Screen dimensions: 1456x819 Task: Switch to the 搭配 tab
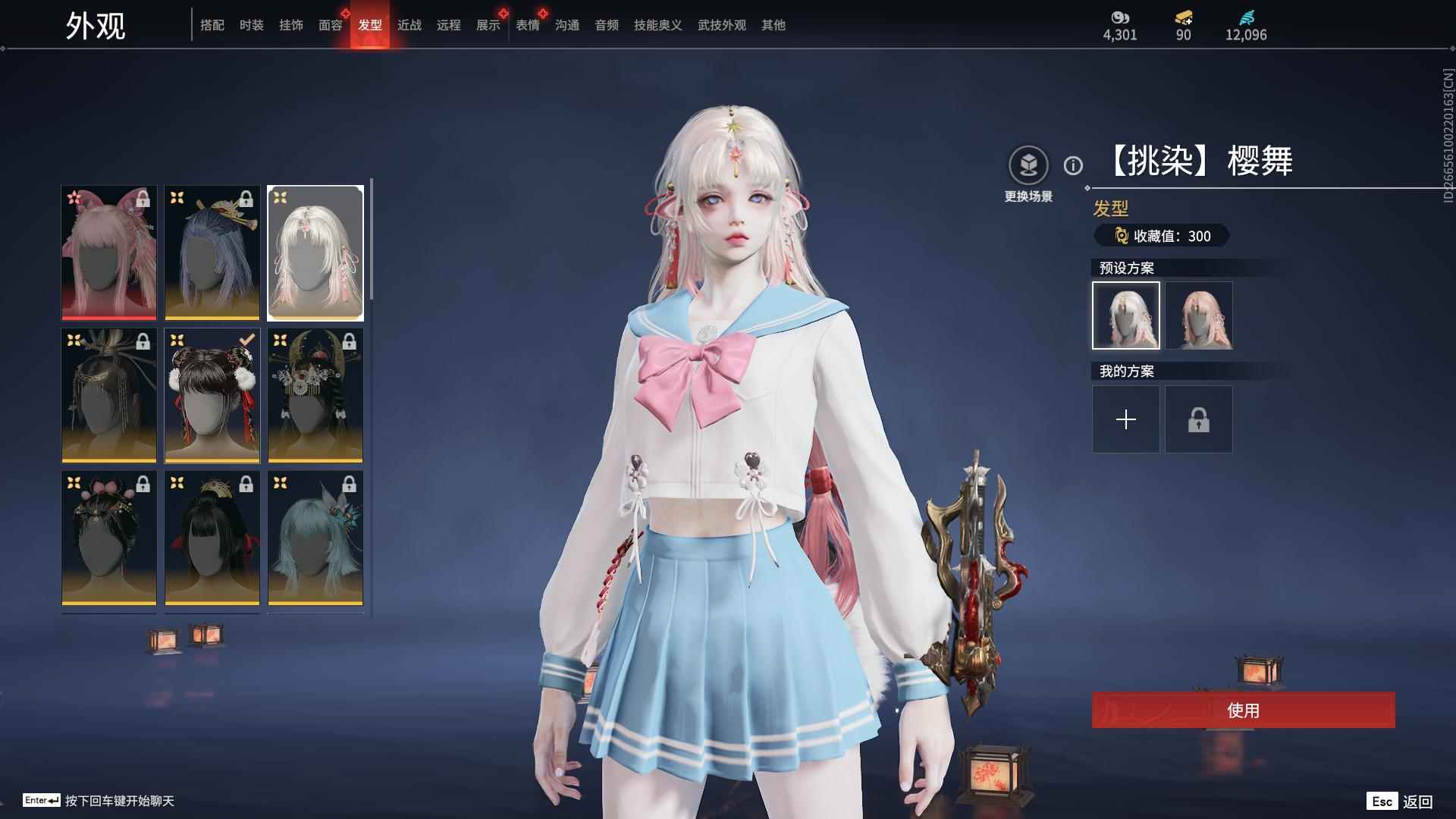pos(212,25)
